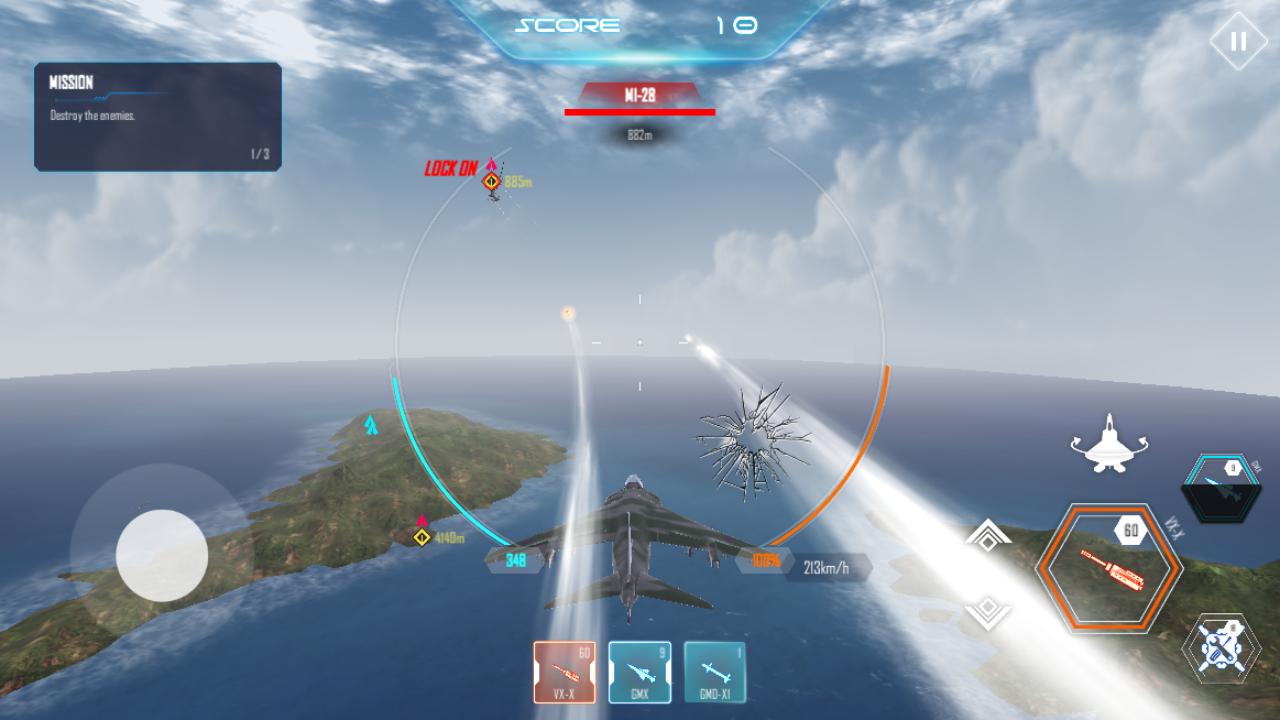
Task: Collapse the Mission briefing panel
Action: [157, 117]
